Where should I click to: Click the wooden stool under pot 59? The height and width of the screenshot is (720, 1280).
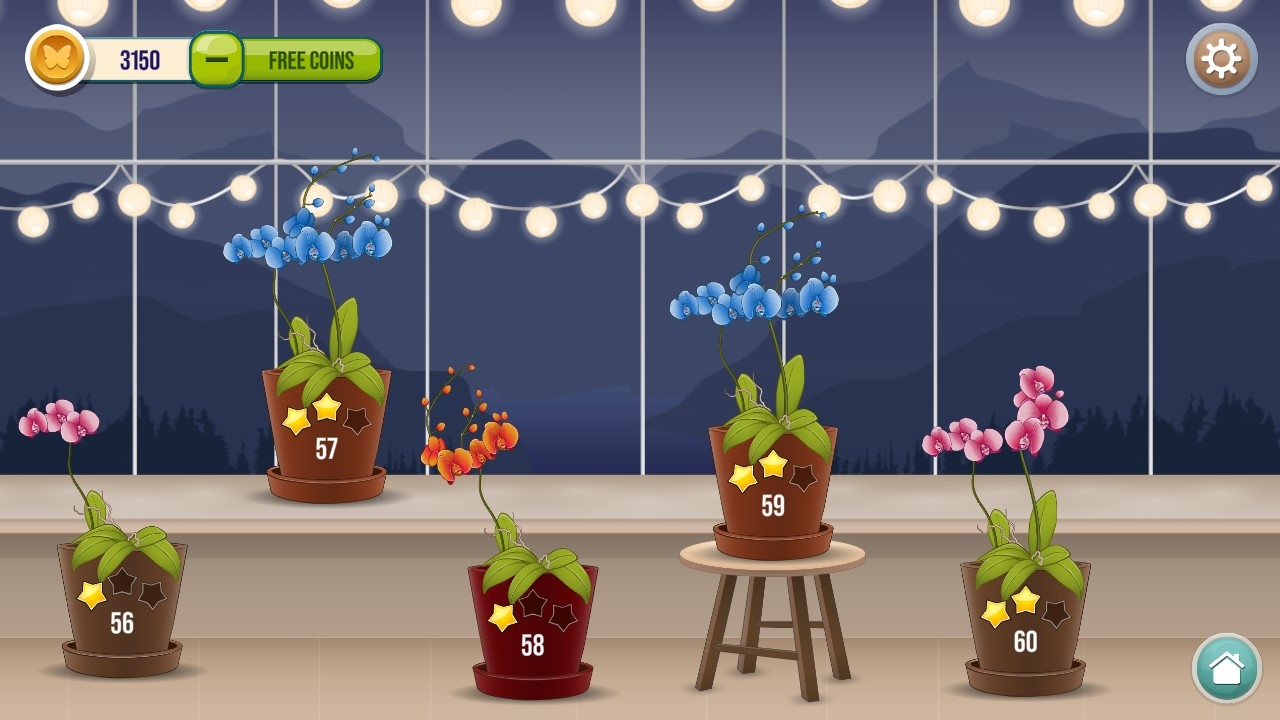pyautogui.click(x=772, y=610)
